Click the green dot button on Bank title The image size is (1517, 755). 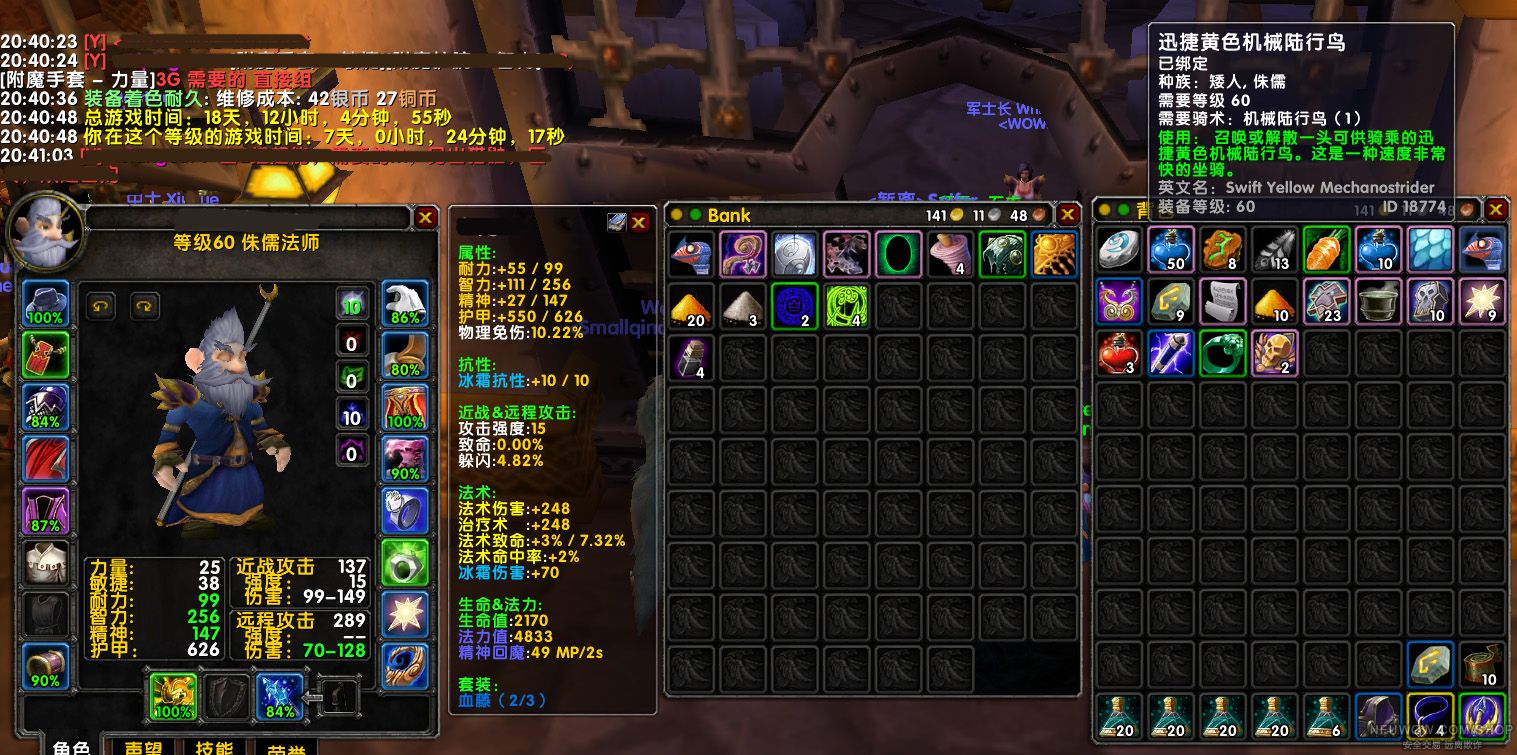695,215
